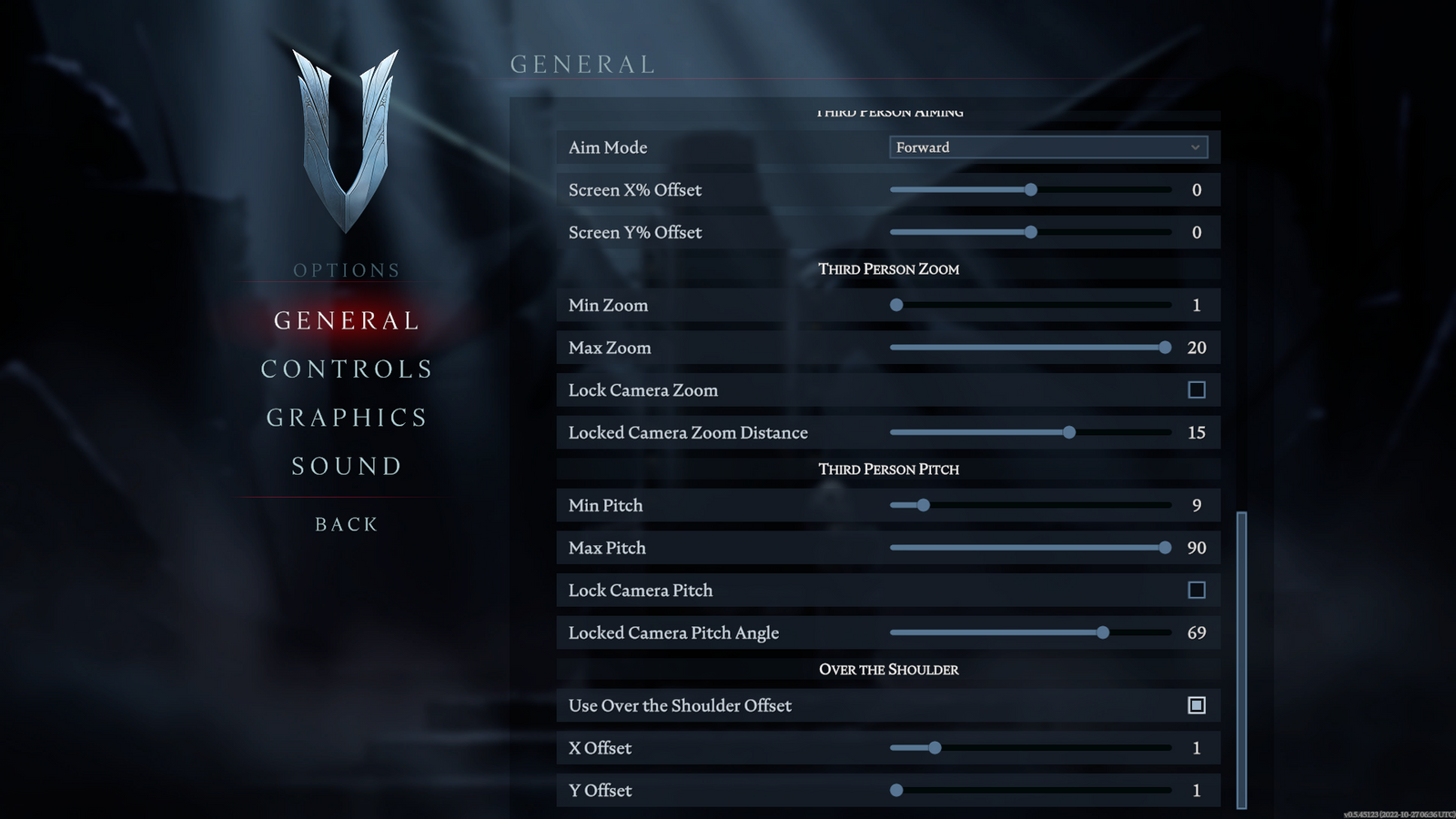Adjust the Screen Y% Offset slider

tap(1030, 232)
